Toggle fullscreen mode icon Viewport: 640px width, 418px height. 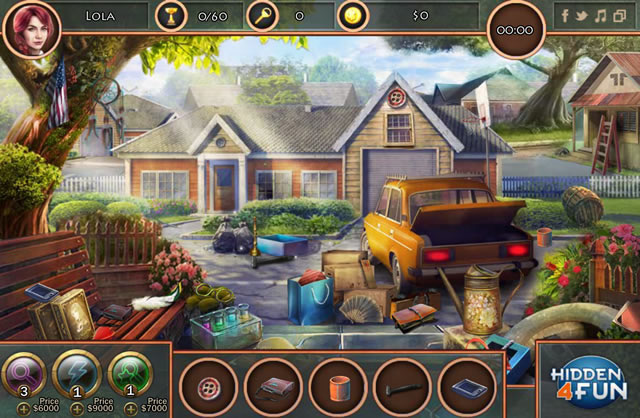[x=620, y=16]
